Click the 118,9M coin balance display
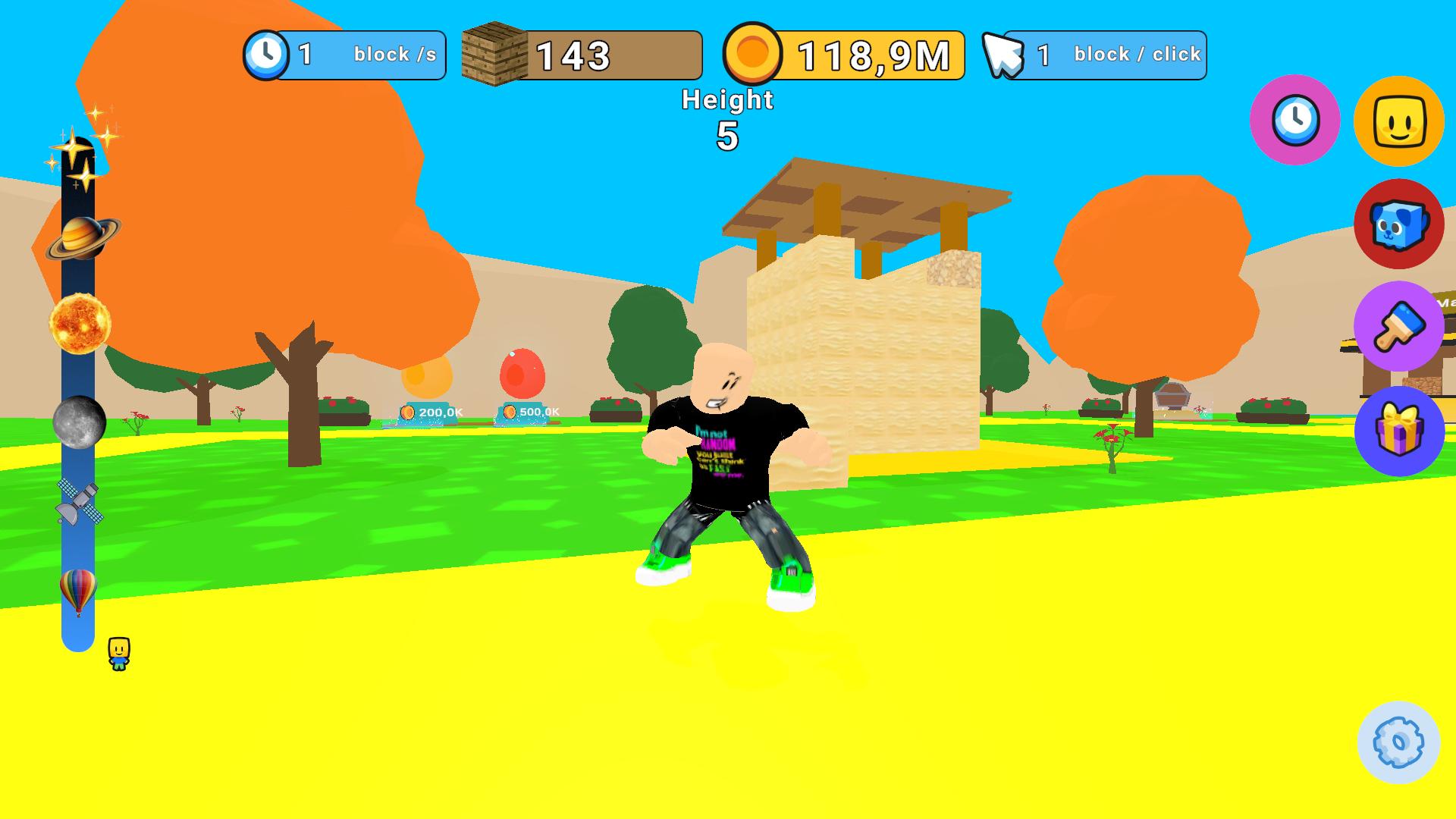The width and height of the screenshot is (1456, 819). click(874, 53)
